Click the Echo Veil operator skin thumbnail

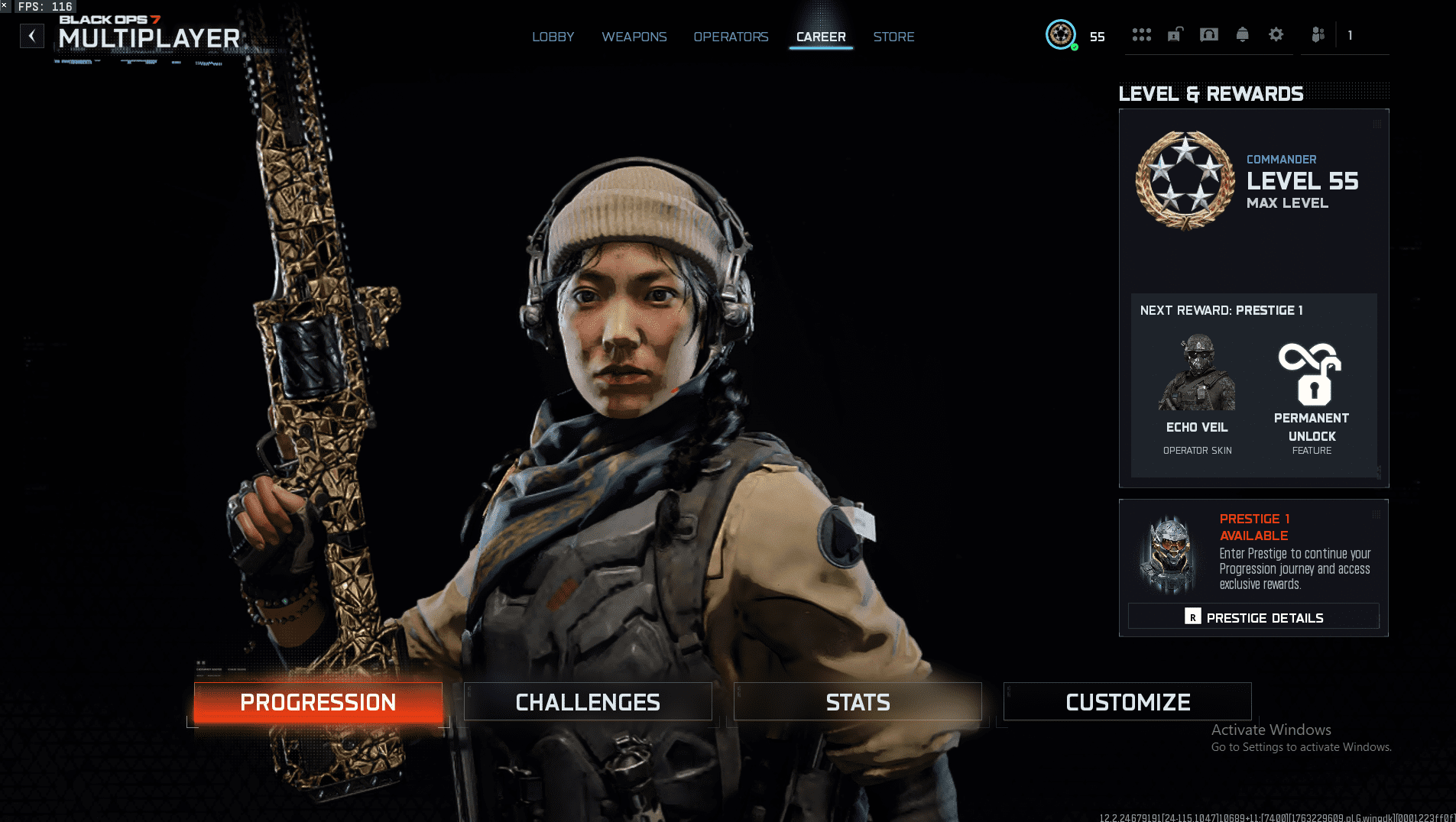tap(1197, 374)
